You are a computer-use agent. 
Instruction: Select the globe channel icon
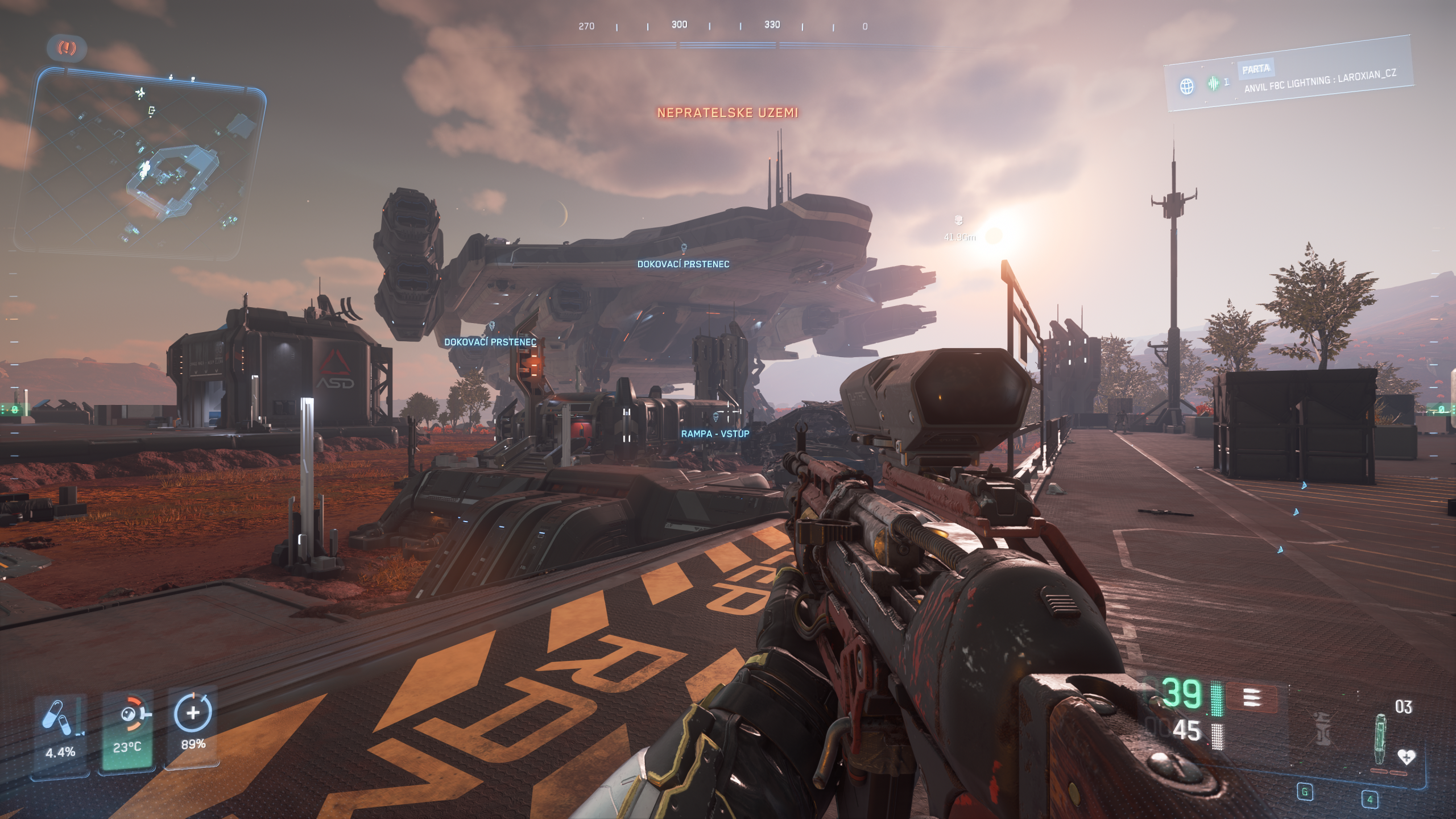point(1186,86)
